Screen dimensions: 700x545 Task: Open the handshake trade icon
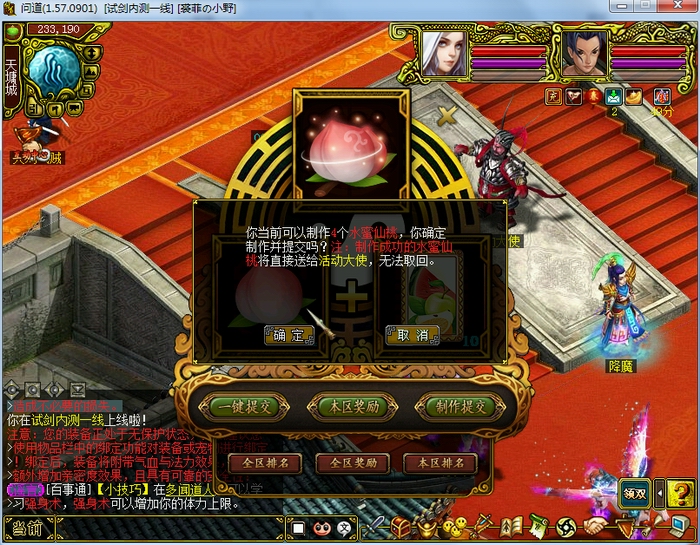coord(597,526)
